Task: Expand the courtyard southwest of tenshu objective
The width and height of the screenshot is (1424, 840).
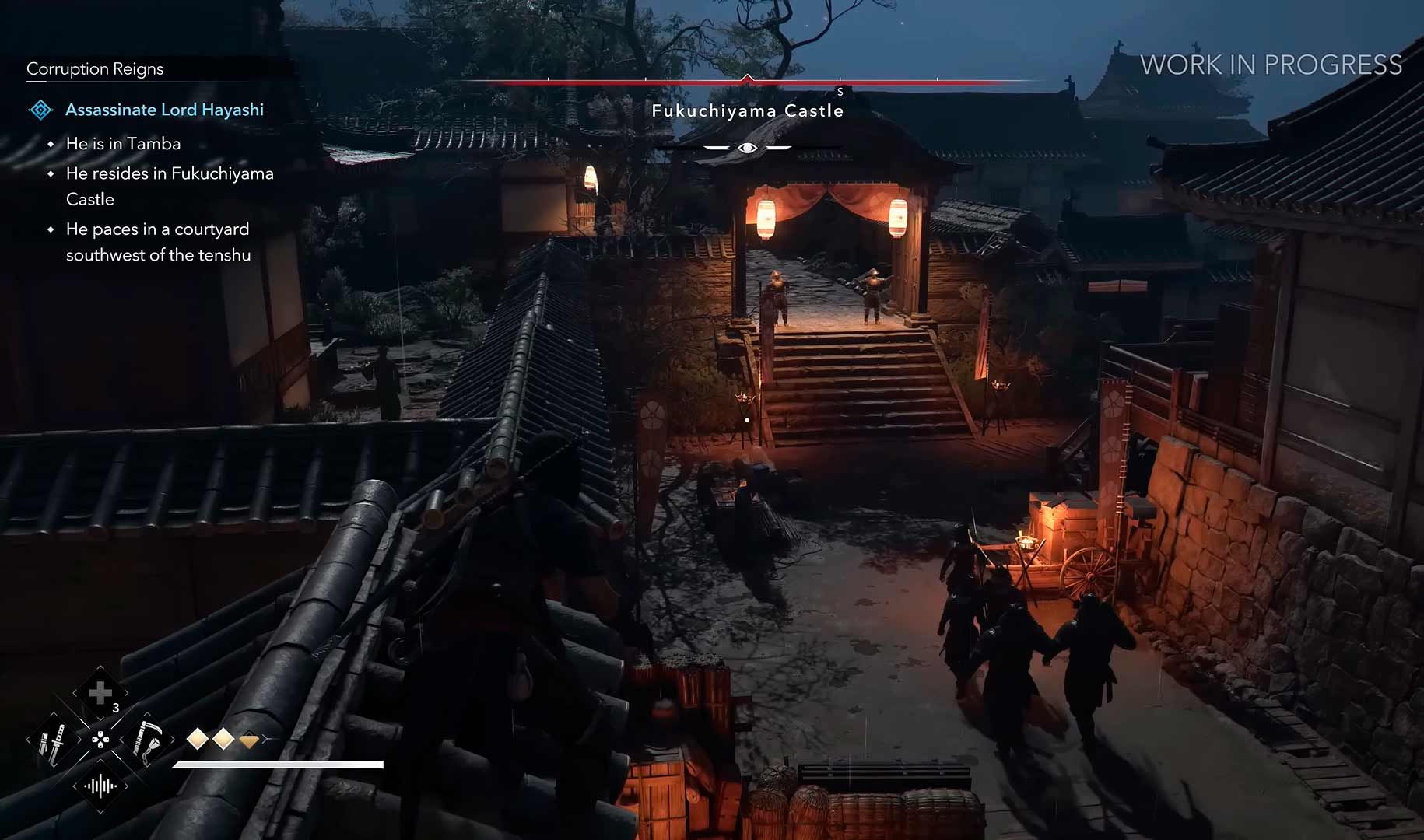Action: pos(157,229)
